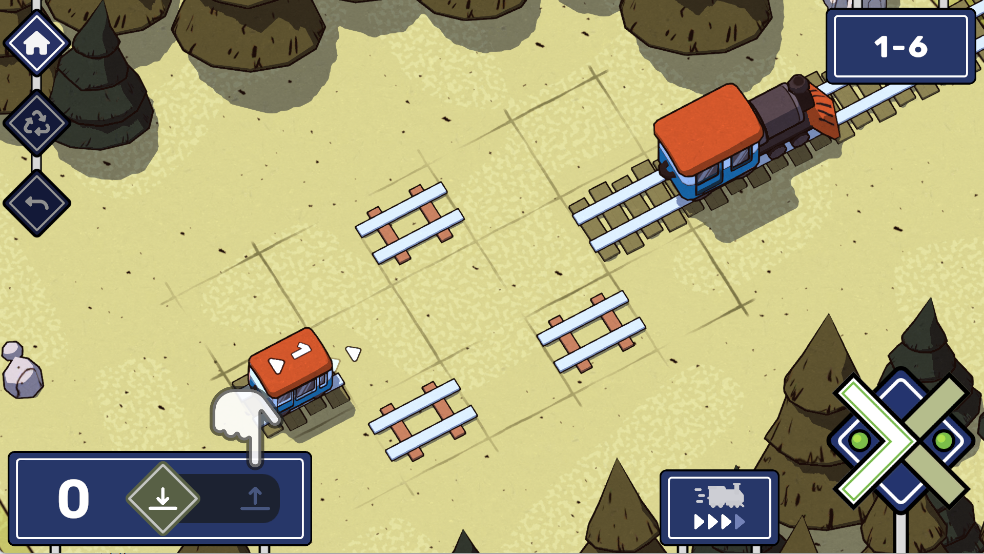Viewport: 984px width, 554px height.
Task: Switch to the upload arrow mode
Action: 256,497
